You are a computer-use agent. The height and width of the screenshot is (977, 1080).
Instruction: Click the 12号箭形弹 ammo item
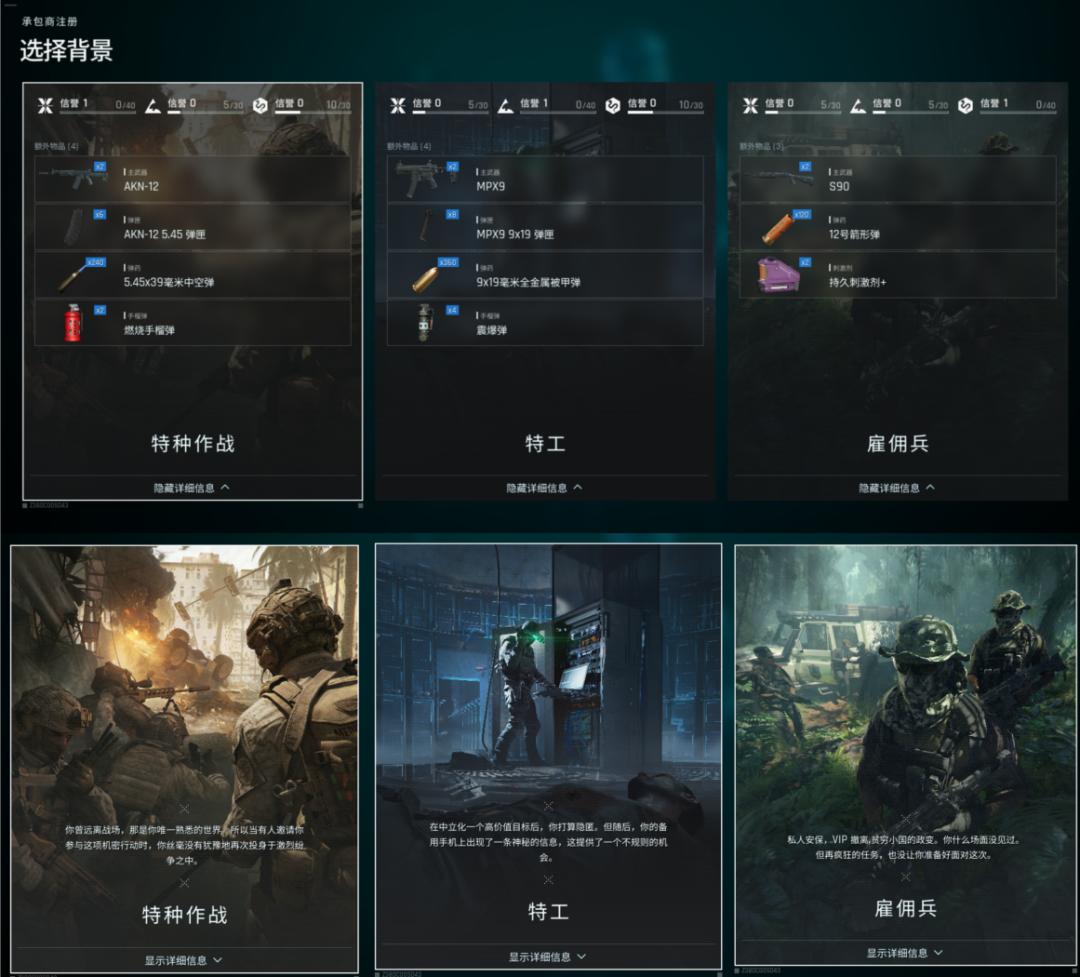tap(897, 227)
